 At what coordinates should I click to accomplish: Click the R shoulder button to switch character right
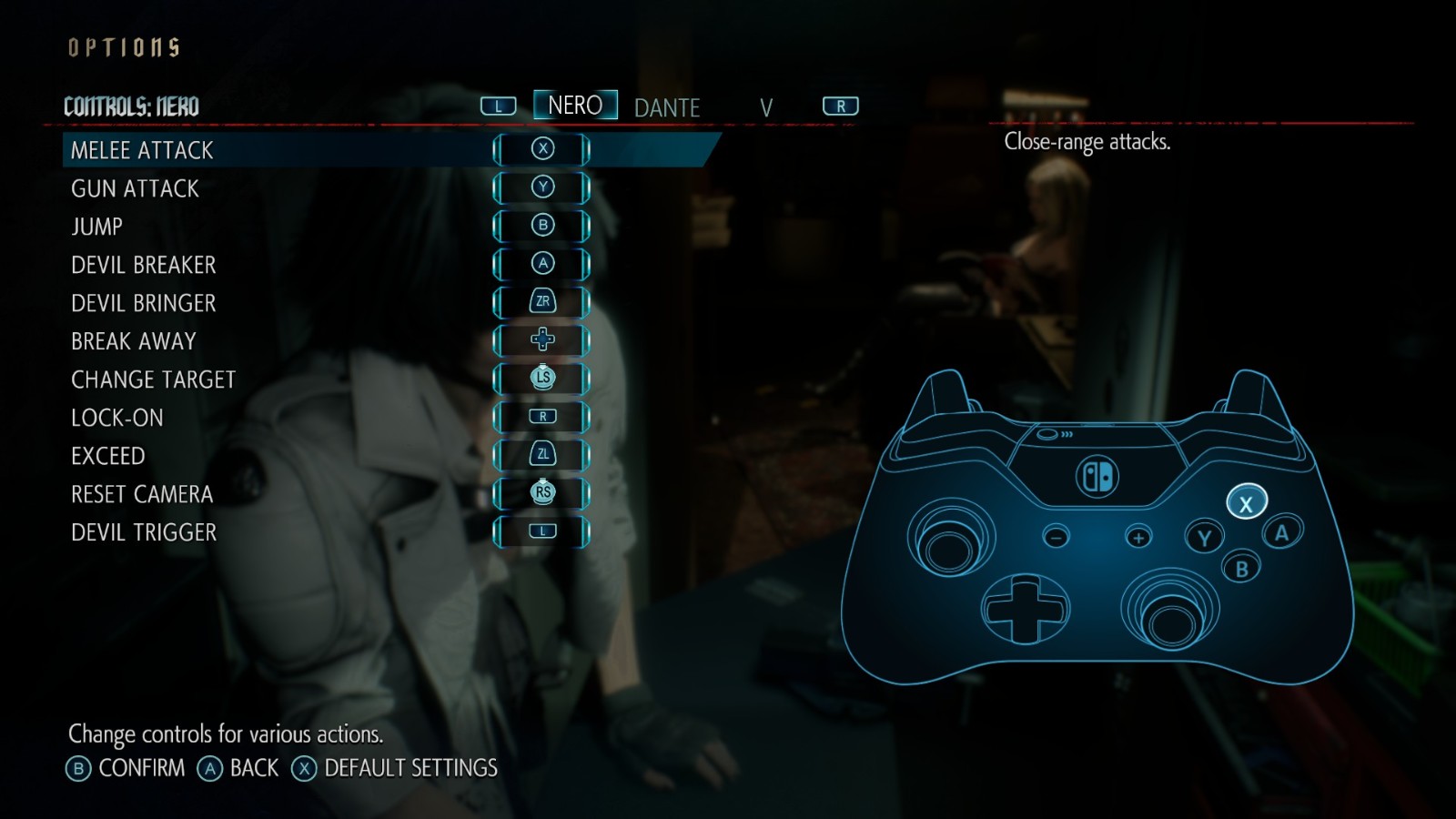click(x=840, y=105)
